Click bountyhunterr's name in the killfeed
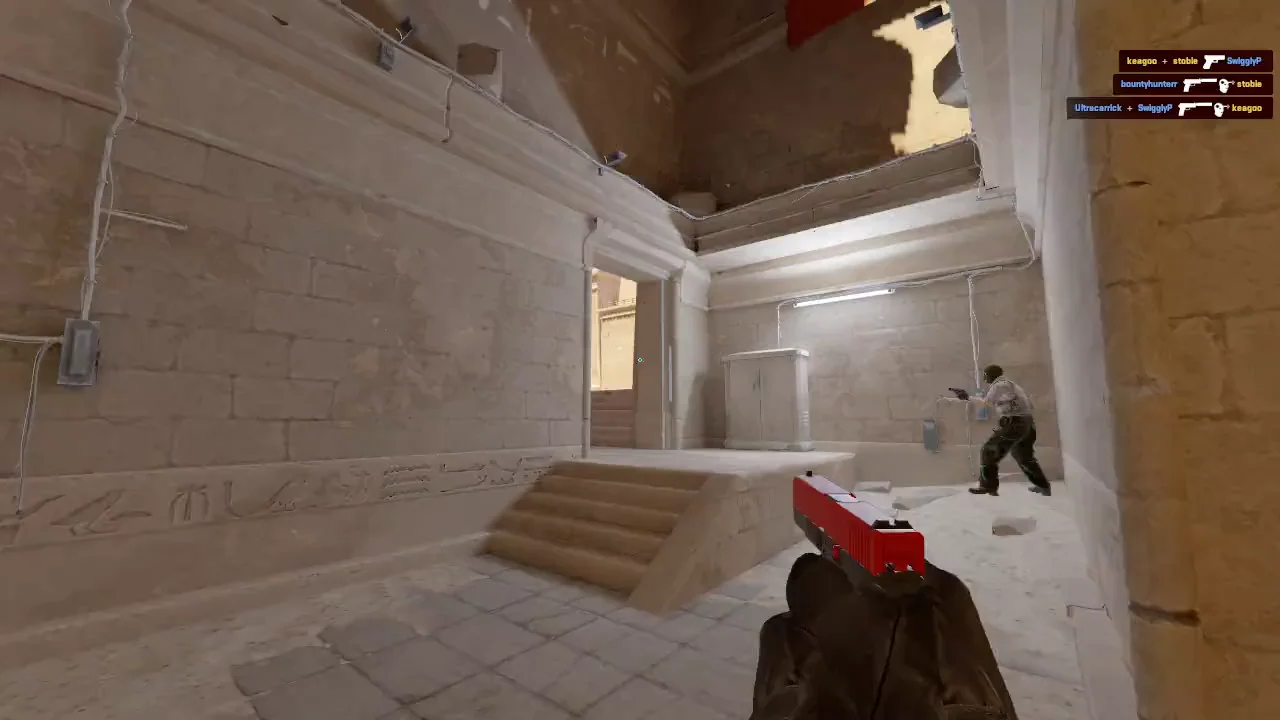The image size is (1280, 720). (x=1149, y=84)
